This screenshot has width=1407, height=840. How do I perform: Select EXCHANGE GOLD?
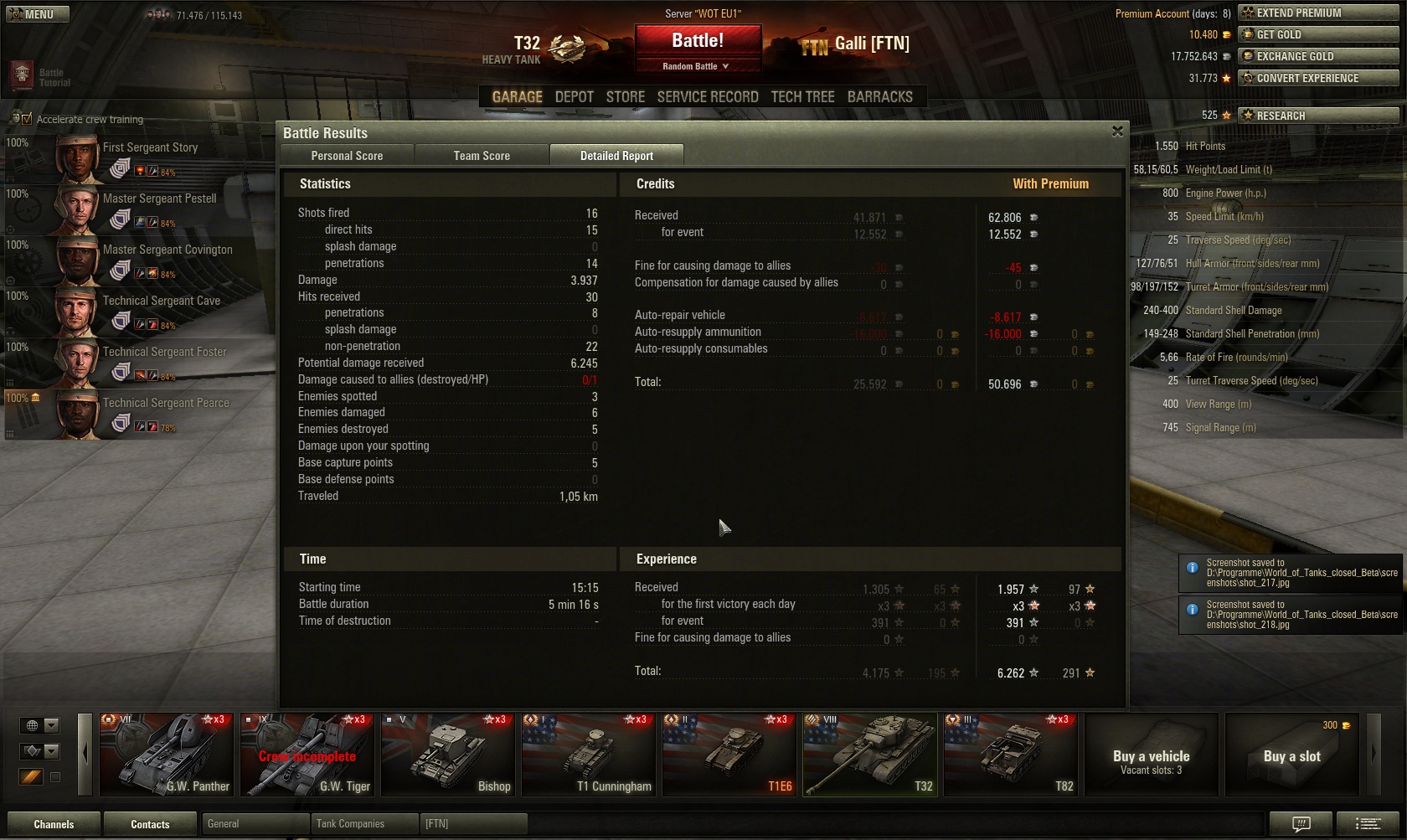1317,56
